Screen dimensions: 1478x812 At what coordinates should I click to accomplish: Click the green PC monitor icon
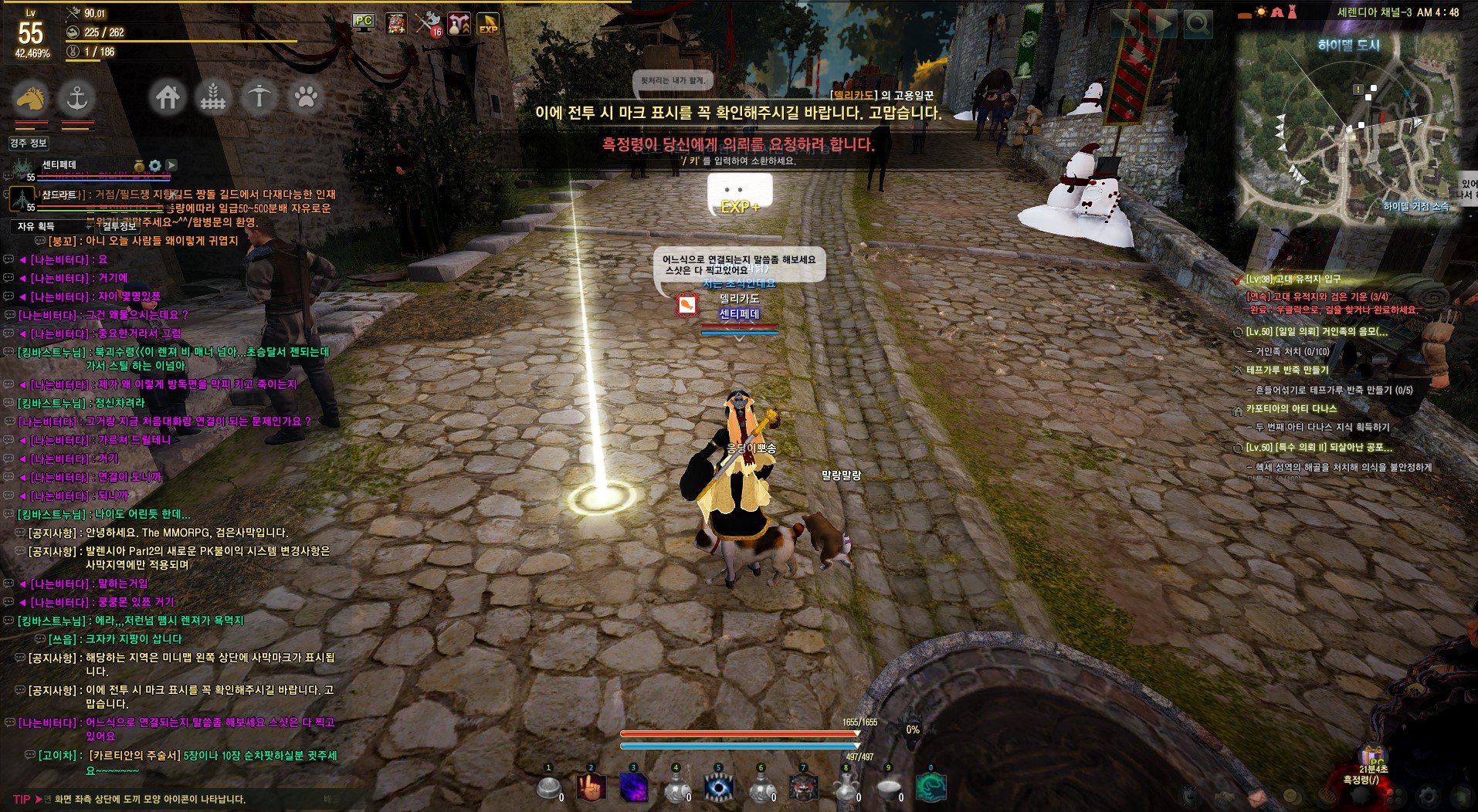click(363, 22)
